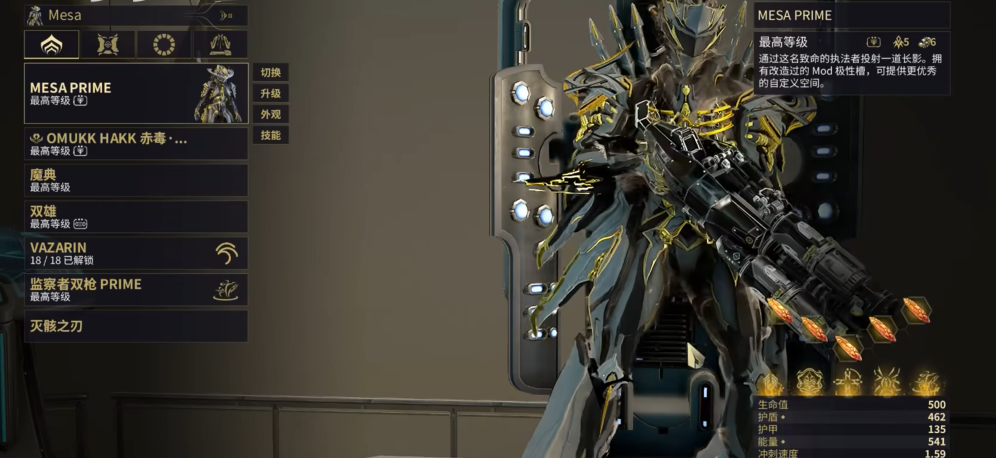
Task: Open the fourth loadout category tab
Action: pyautogui.click(x=219, y=45)
